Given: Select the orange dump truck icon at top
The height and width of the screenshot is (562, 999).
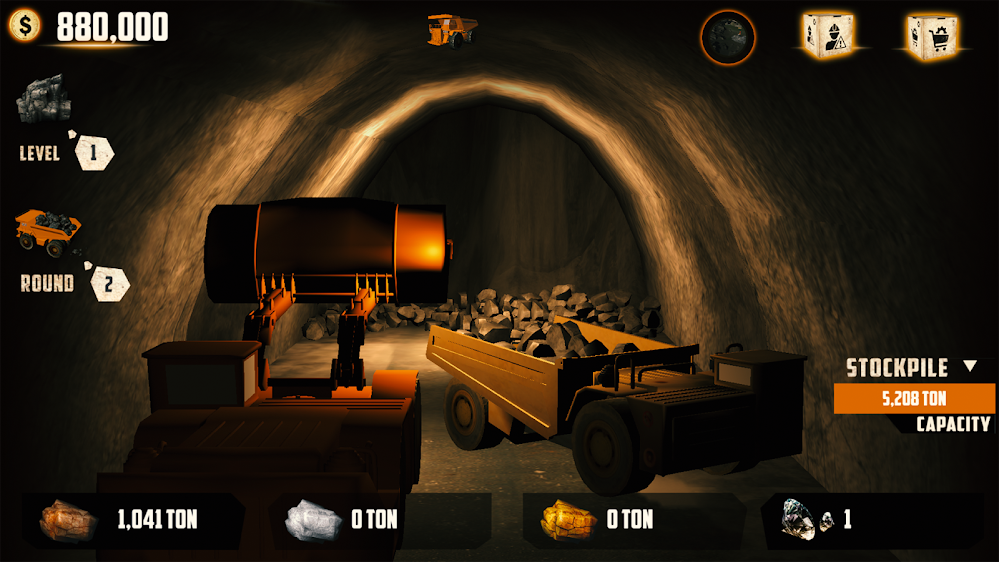Looking at the screenshot, I should pos(451,29).
